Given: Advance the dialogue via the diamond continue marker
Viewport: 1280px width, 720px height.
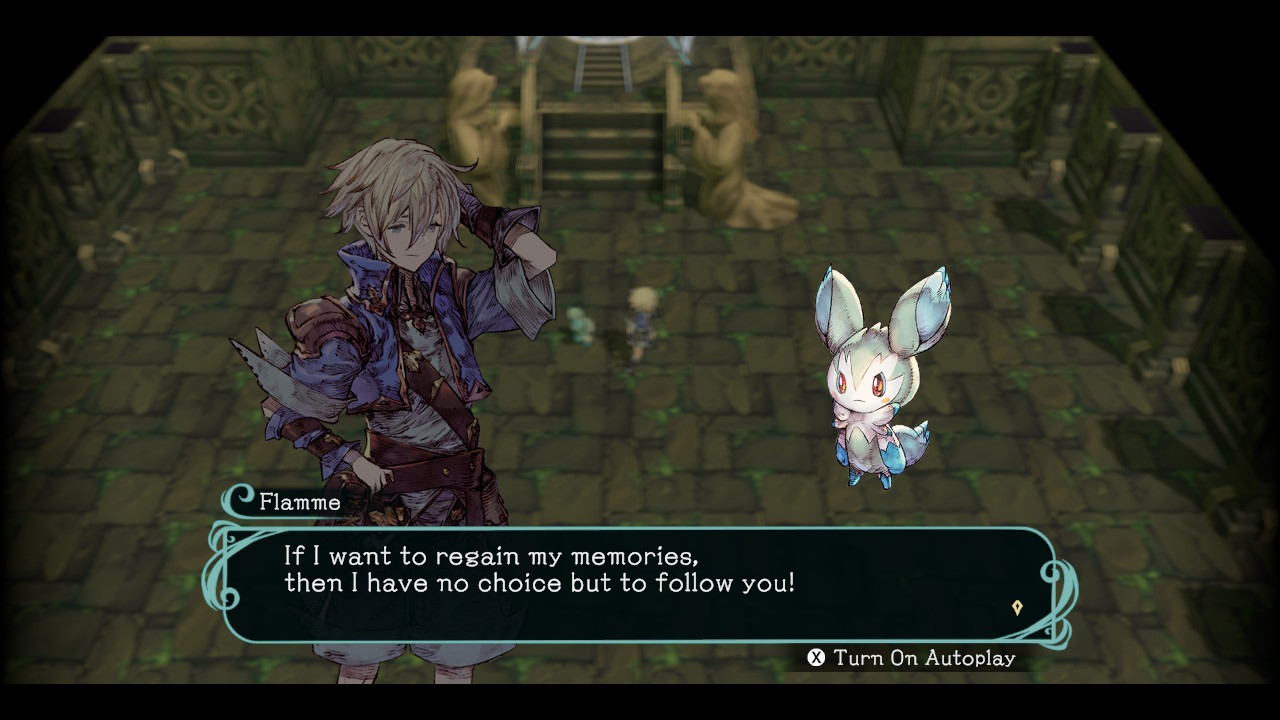Looking at the screenshot, I should [x=1017, y=607].
